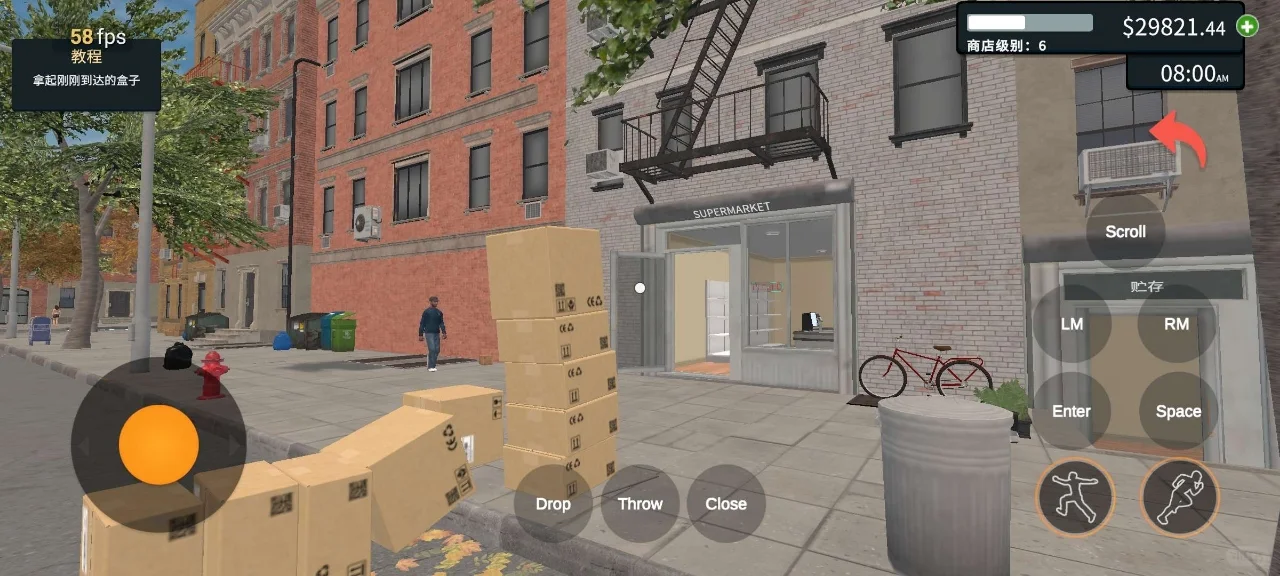
Task: Toggle the running figure sprint button
Action: [1179, 497]
